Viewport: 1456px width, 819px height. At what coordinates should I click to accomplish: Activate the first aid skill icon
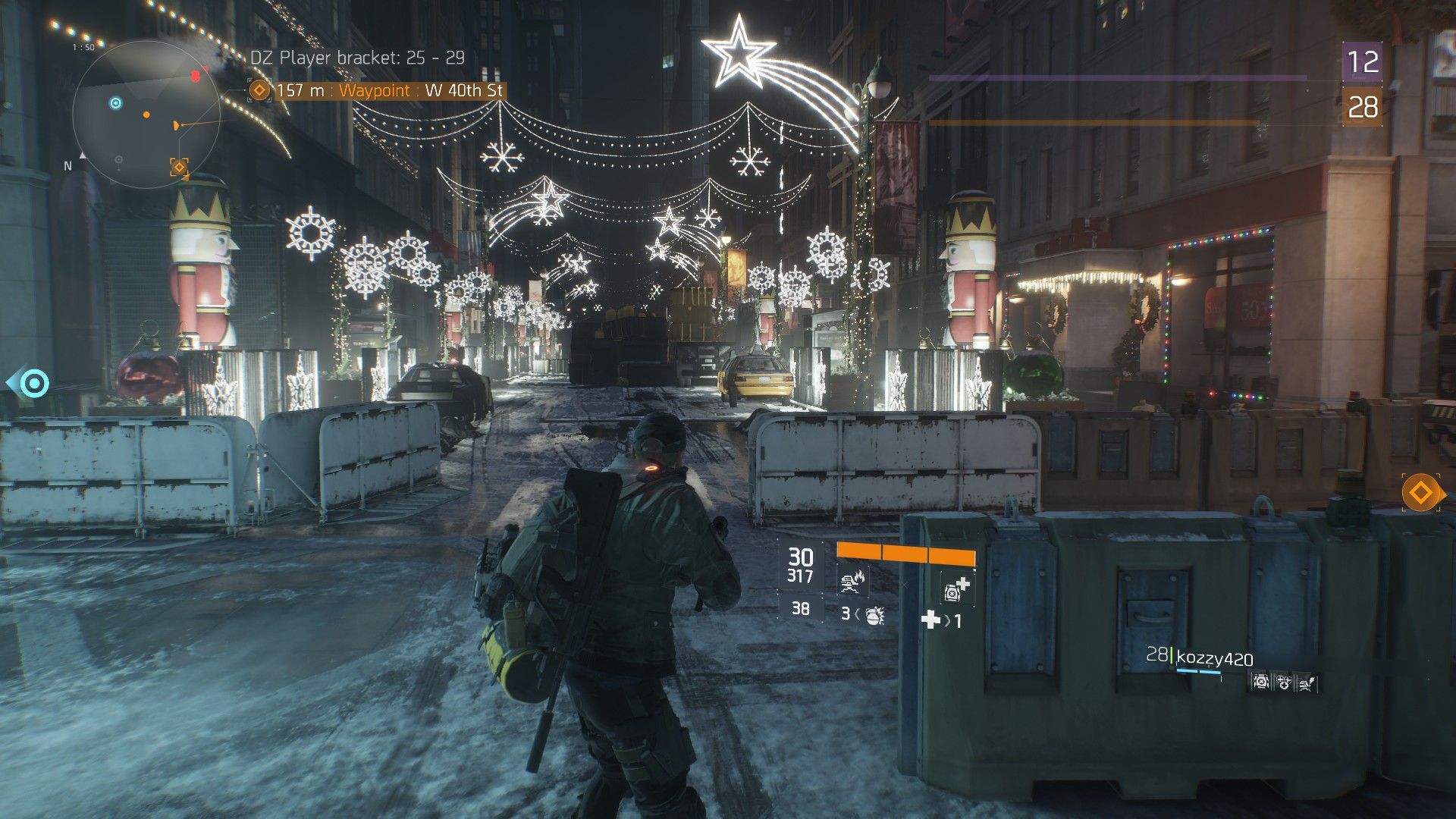(955, 587)
